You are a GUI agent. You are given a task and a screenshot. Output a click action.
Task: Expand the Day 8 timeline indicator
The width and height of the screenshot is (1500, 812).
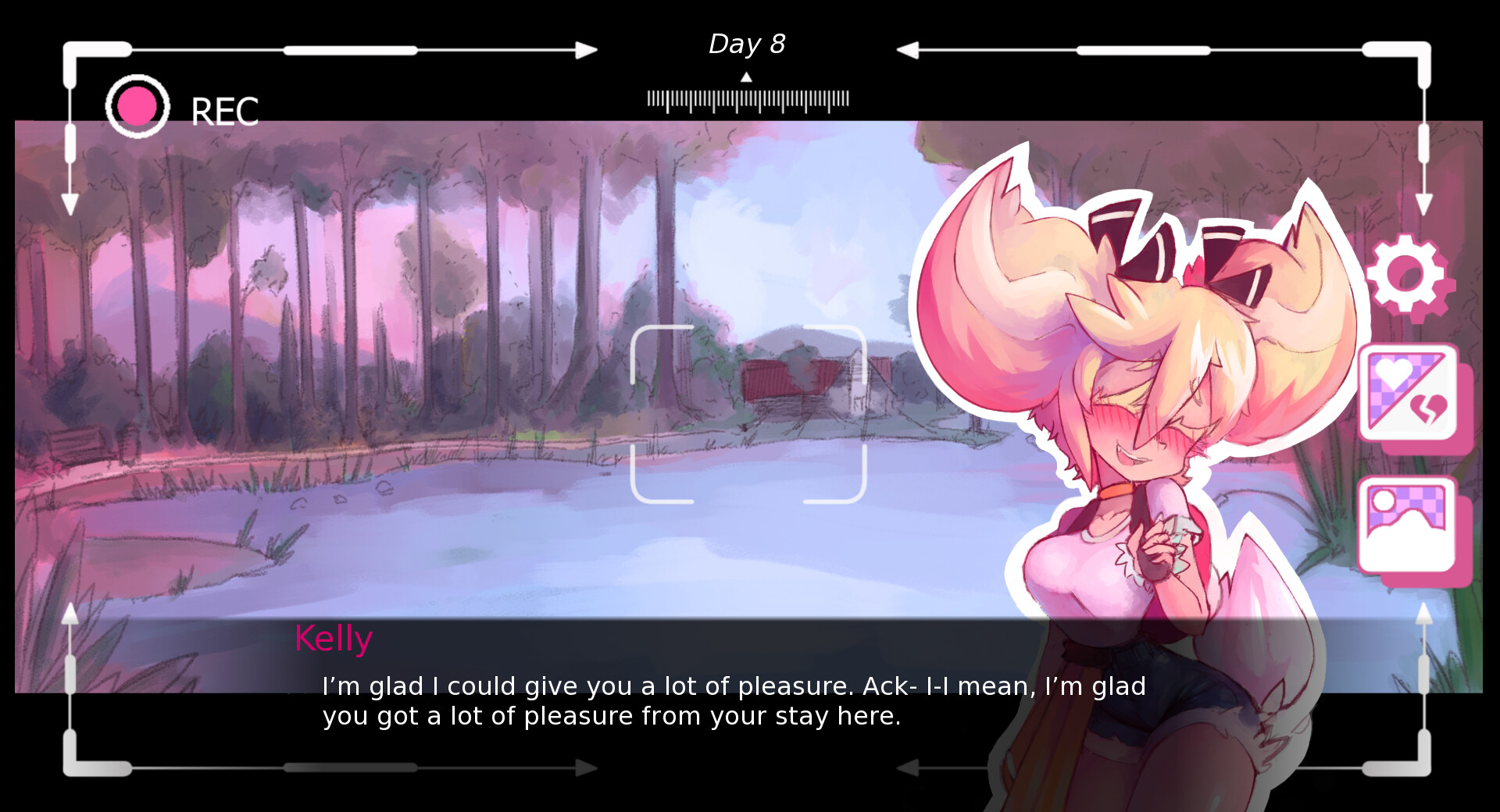coord(746,45)
